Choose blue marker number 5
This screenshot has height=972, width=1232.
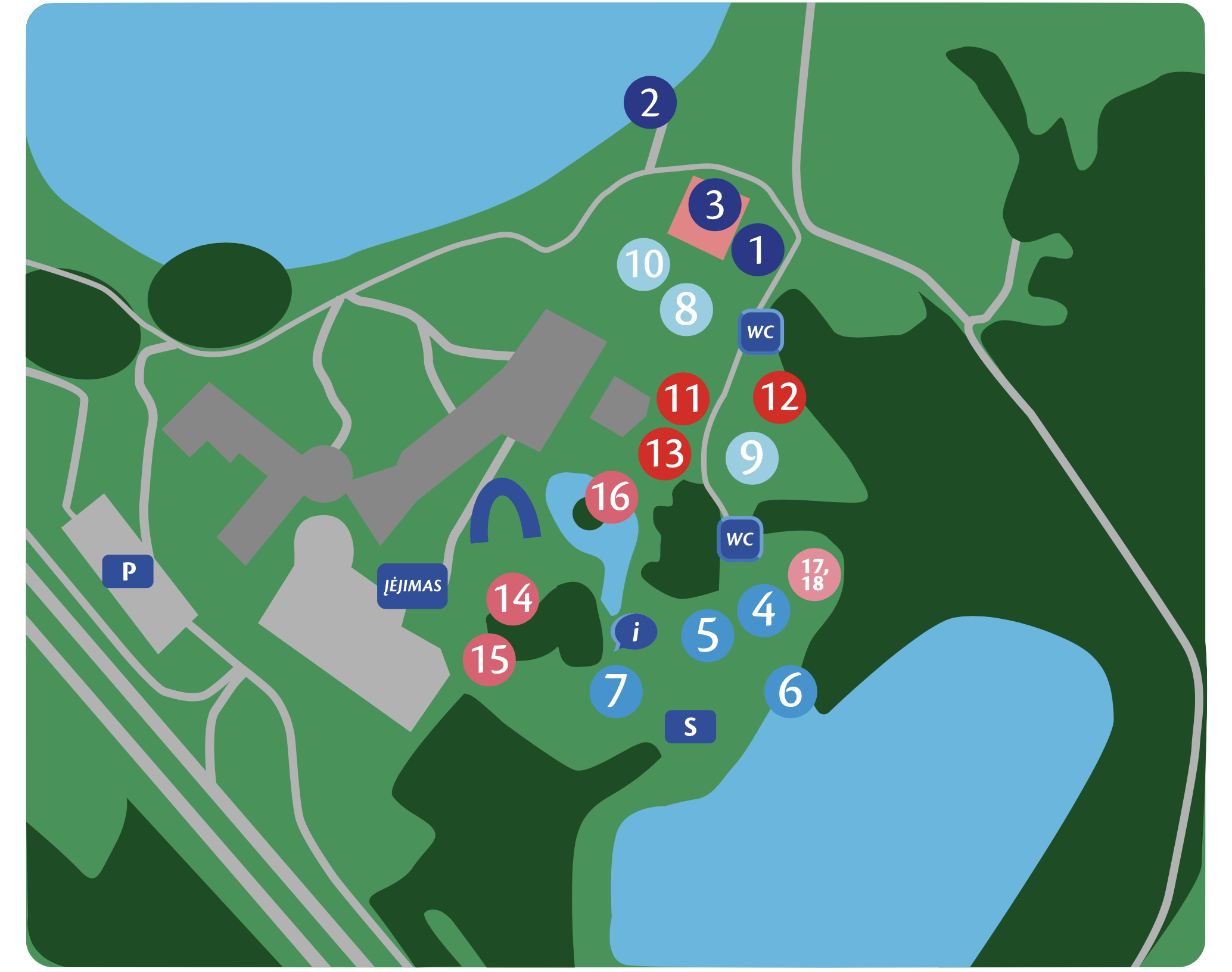click(x=707, y=635)
